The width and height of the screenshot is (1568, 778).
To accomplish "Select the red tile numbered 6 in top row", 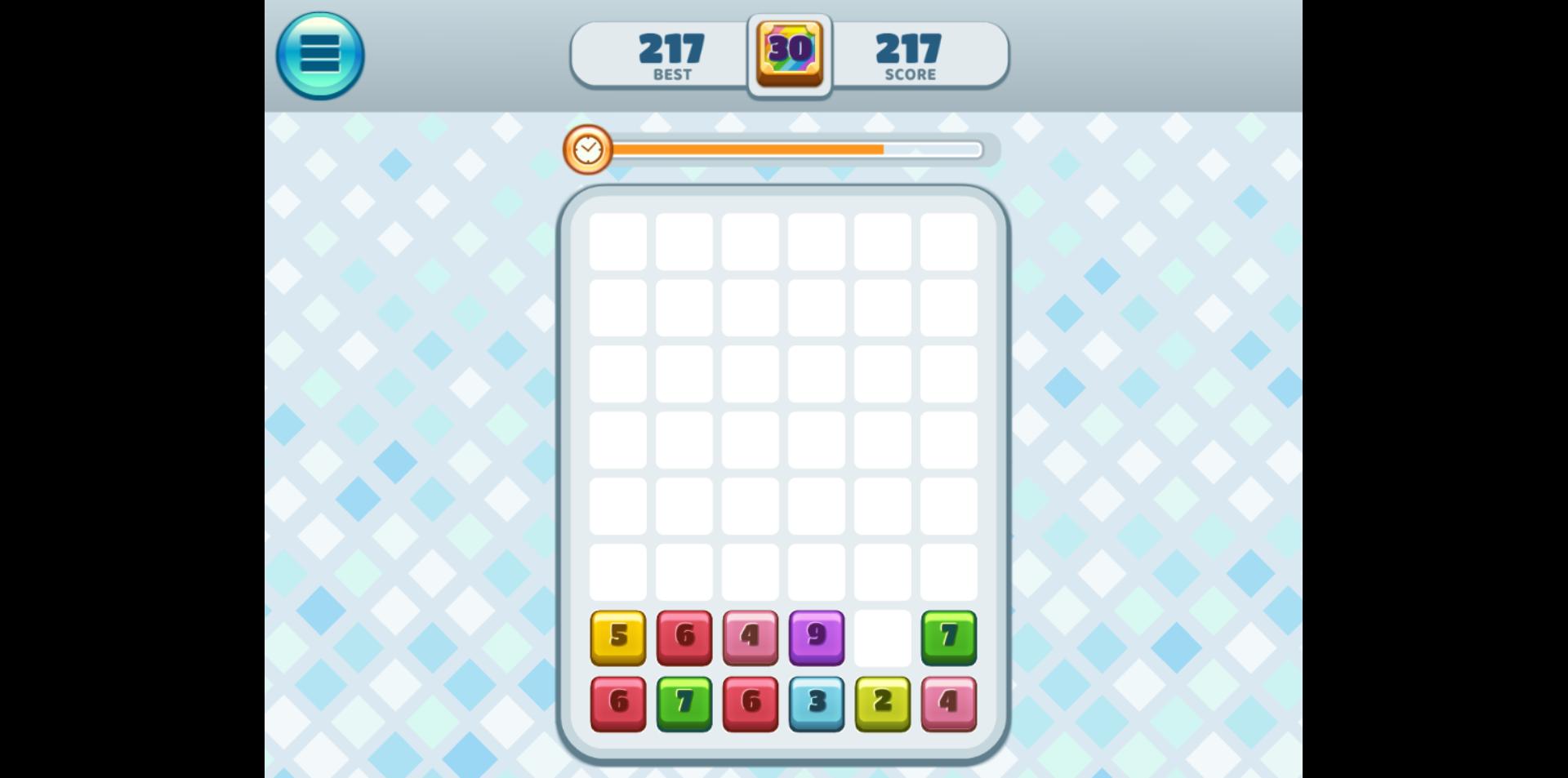I will tap(684, 638).
